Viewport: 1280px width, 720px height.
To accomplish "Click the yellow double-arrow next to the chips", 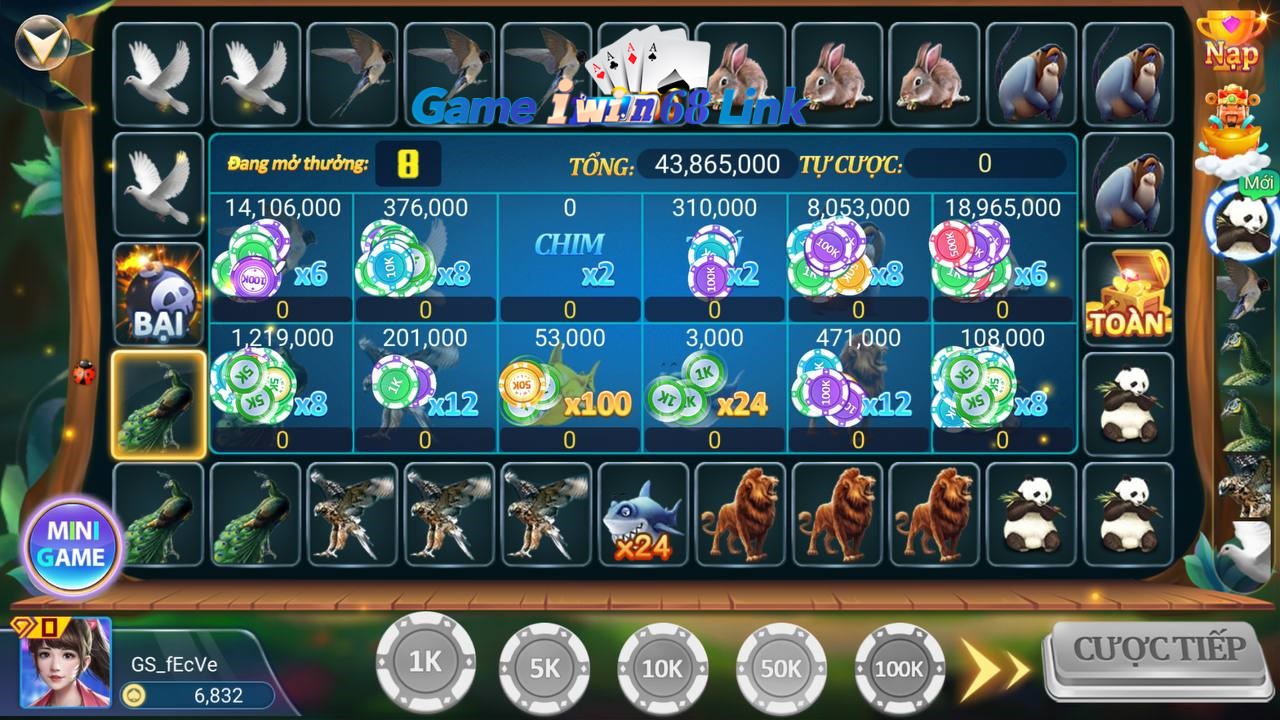I will click(995, 666).
